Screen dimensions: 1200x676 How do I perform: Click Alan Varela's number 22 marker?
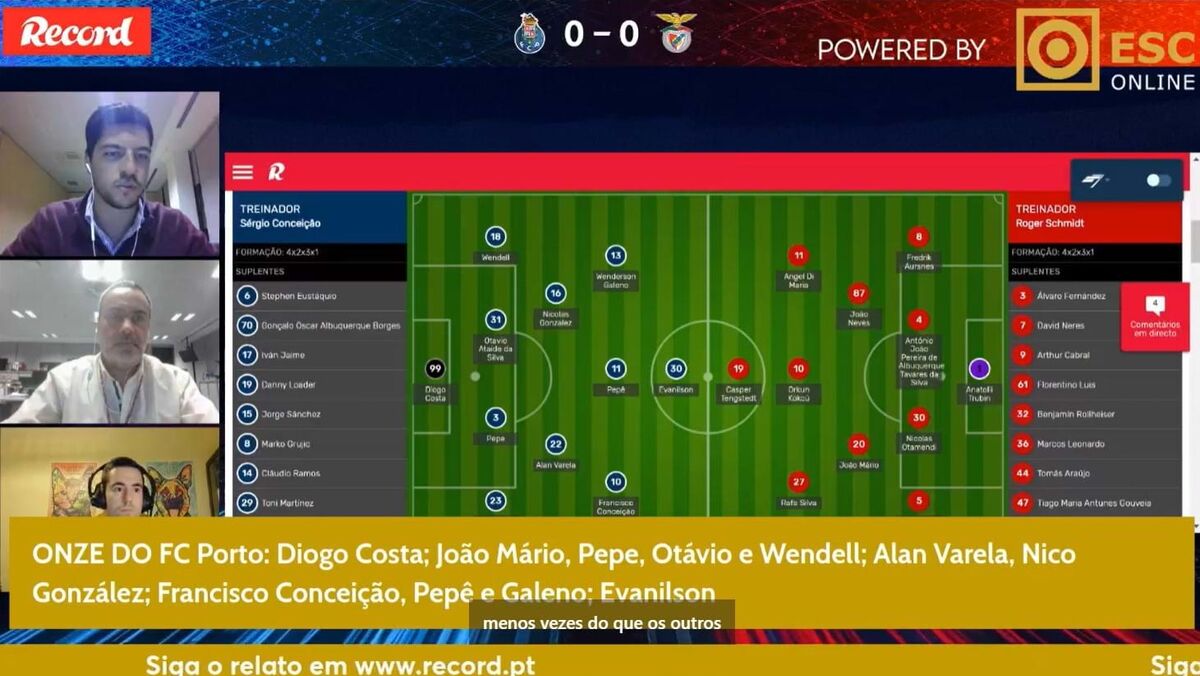(x=556, y=445)
